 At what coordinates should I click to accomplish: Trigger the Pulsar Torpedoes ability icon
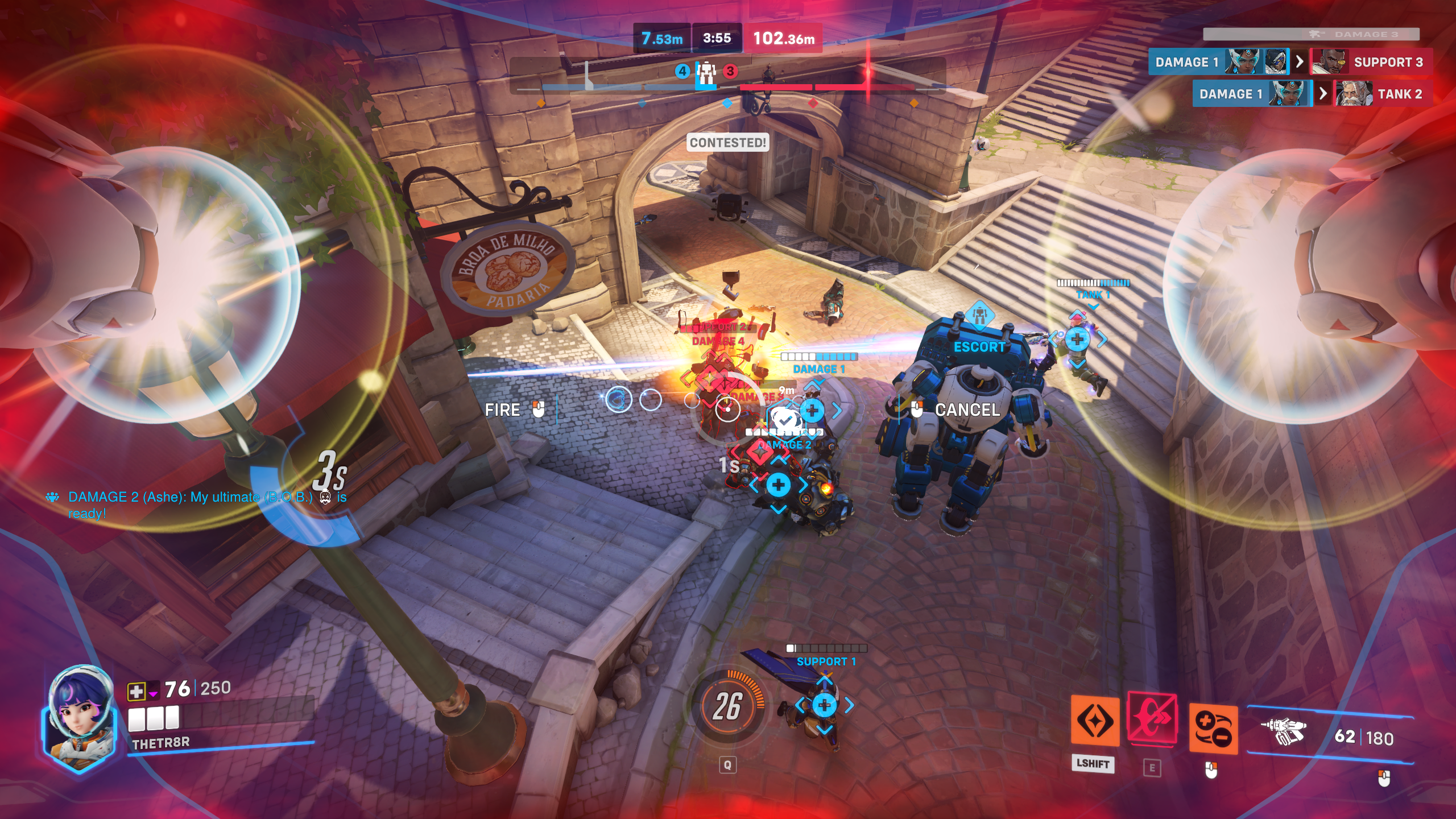point(1213,729)
